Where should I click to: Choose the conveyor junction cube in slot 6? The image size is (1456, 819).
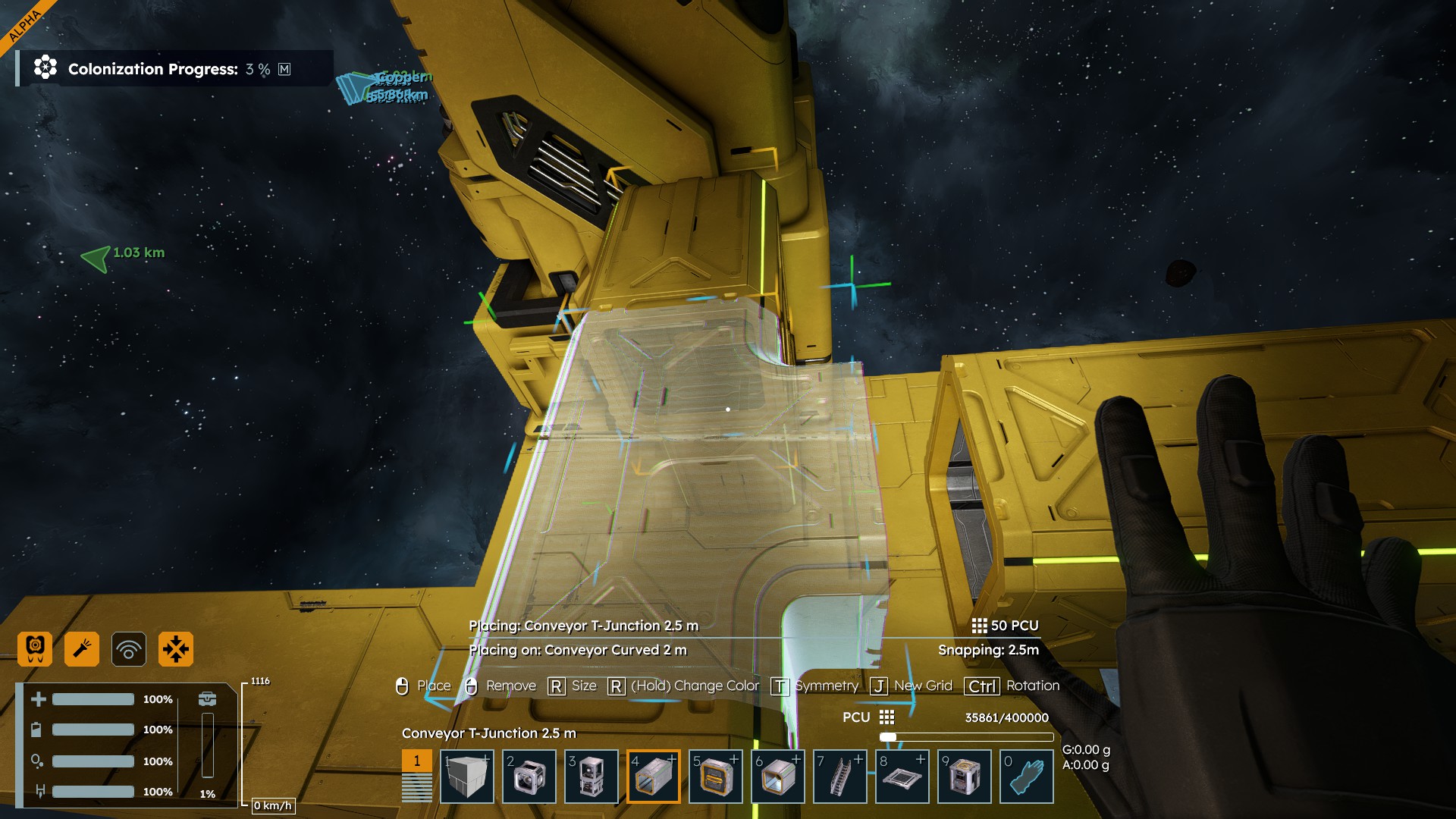coord(777,777)
